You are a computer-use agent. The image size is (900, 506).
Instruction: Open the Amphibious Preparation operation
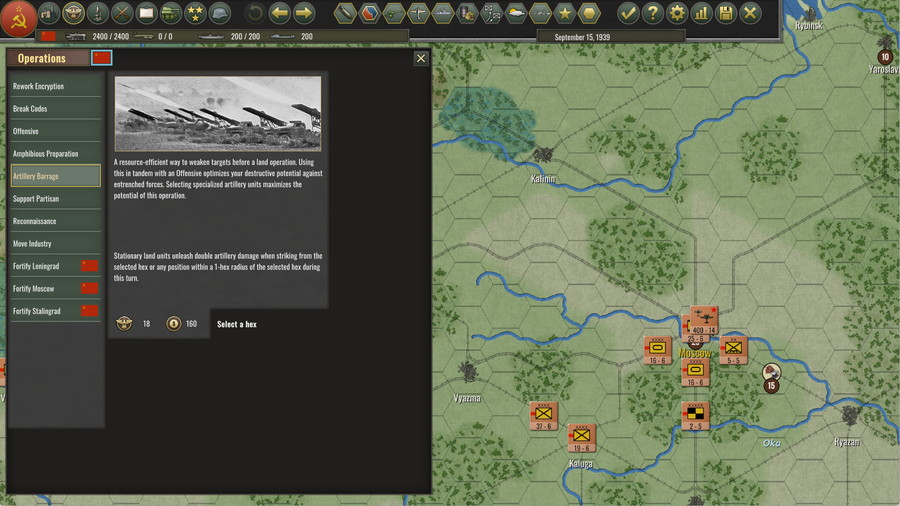[55, 154]
